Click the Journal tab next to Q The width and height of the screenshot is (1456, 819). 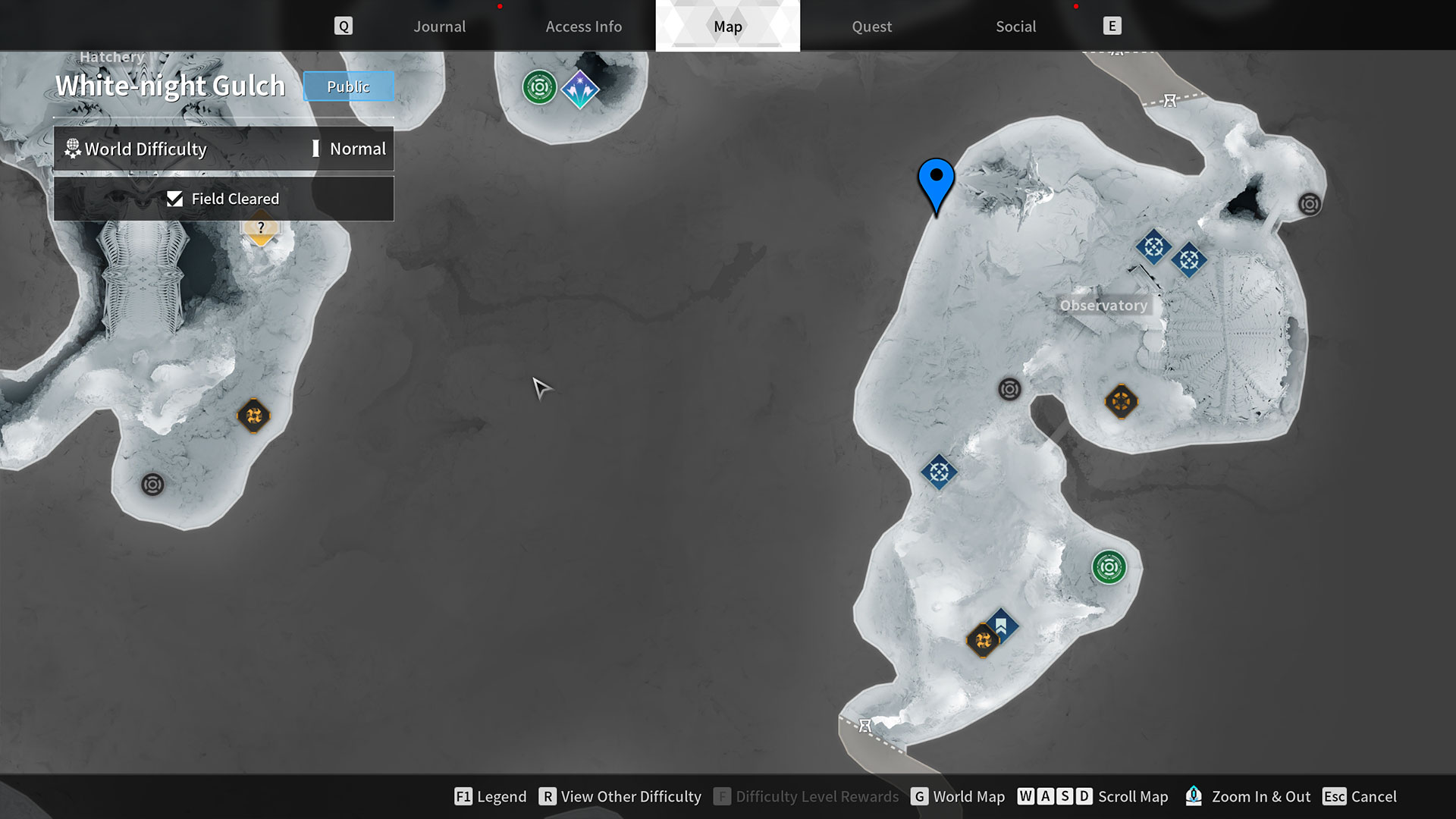point(439,26)
